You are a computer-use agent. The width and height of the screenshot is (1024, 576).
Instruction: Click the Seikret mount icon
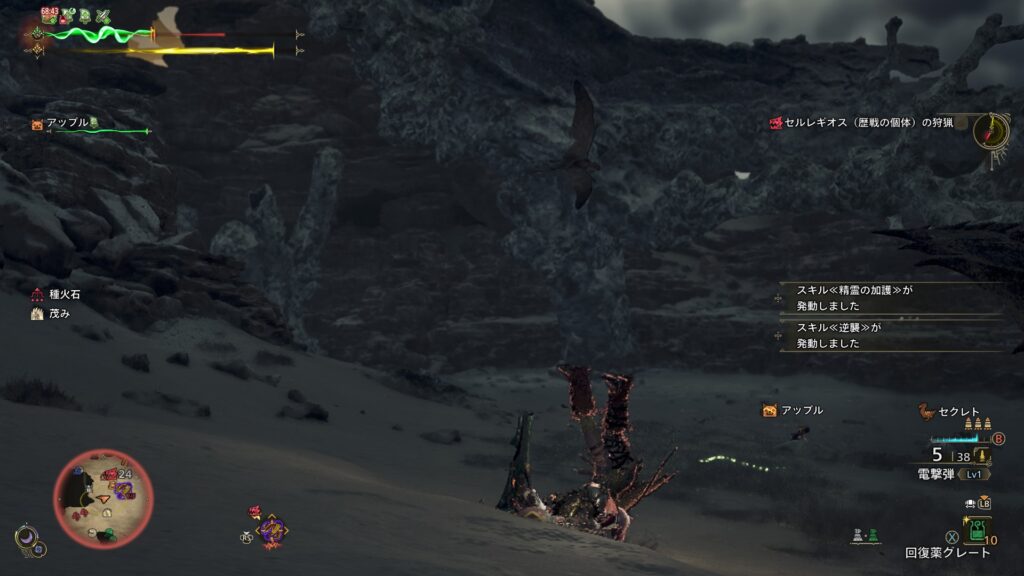click(x=926, y=411)
